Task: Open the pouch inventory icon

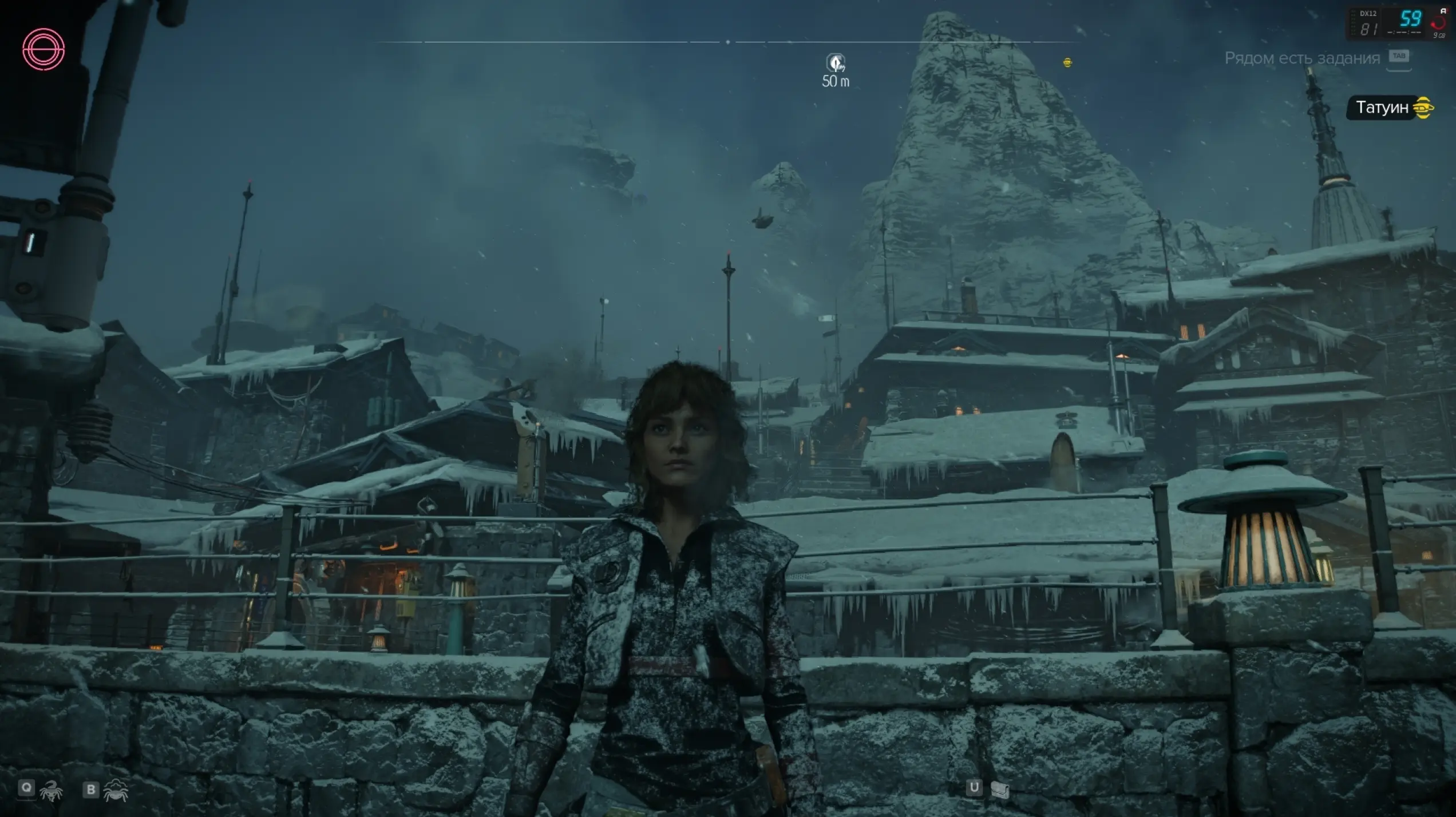Action: pyautogui.click(x=999, y=790)
